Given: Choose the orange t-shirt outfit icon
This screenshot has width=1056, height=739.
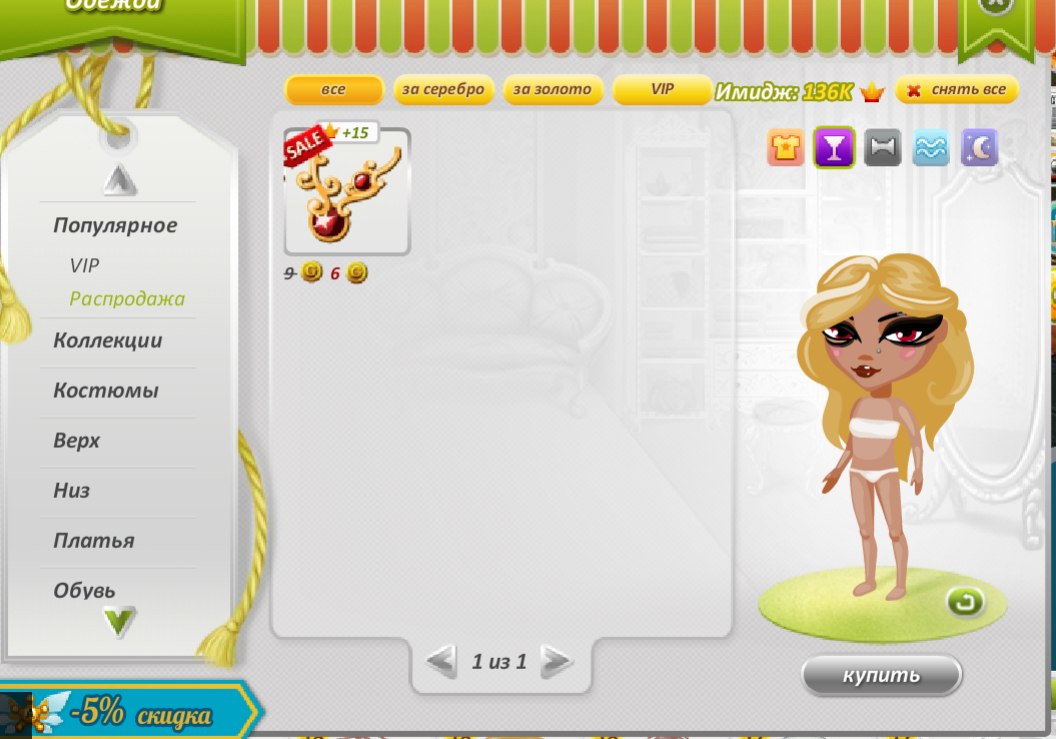Looking at the screenshot, I should (x=786, y=149).
